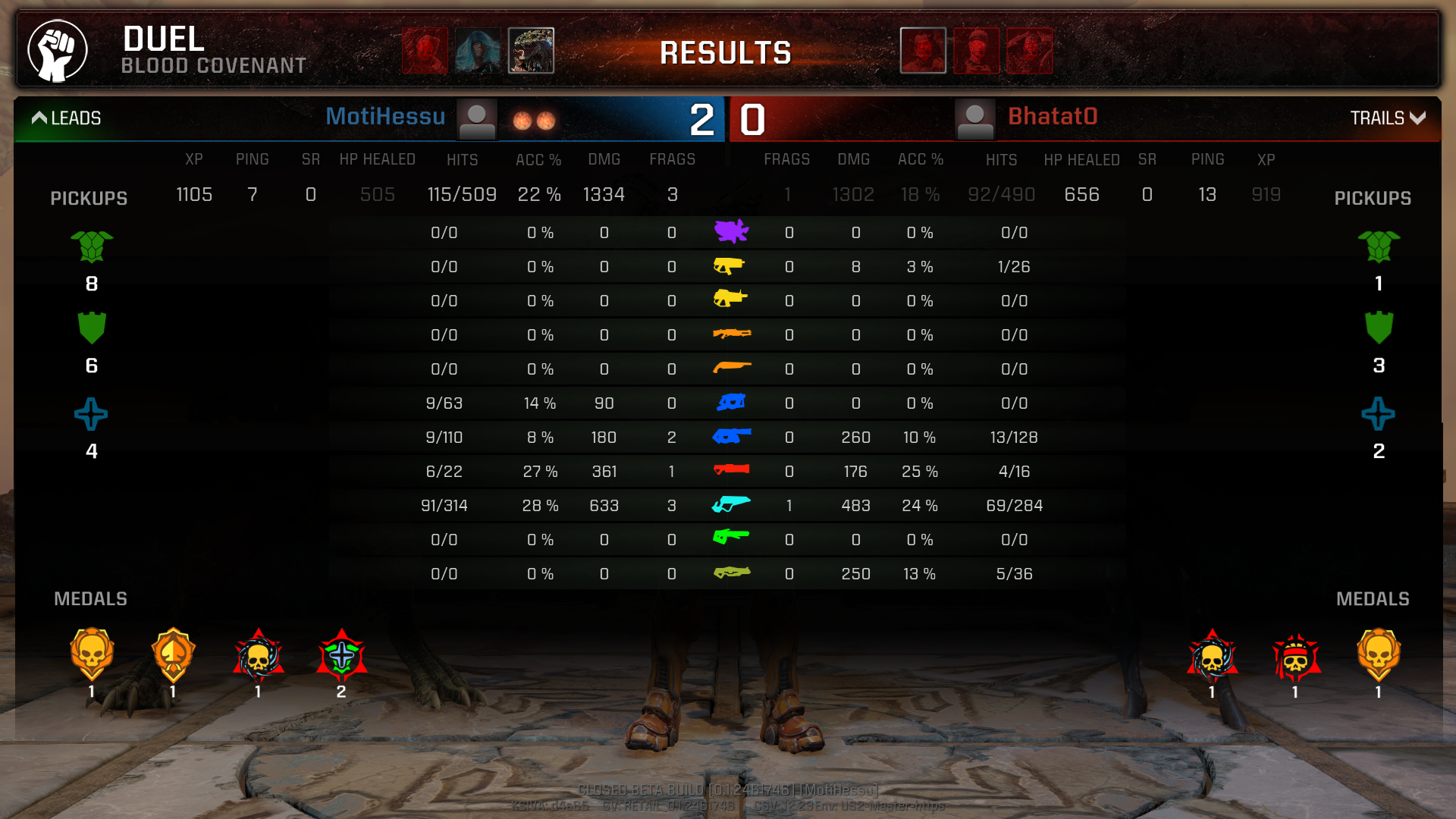The image size is (1456, 819).
Task: Click the lizard champion portrait
Action: (x=531, y=51)
